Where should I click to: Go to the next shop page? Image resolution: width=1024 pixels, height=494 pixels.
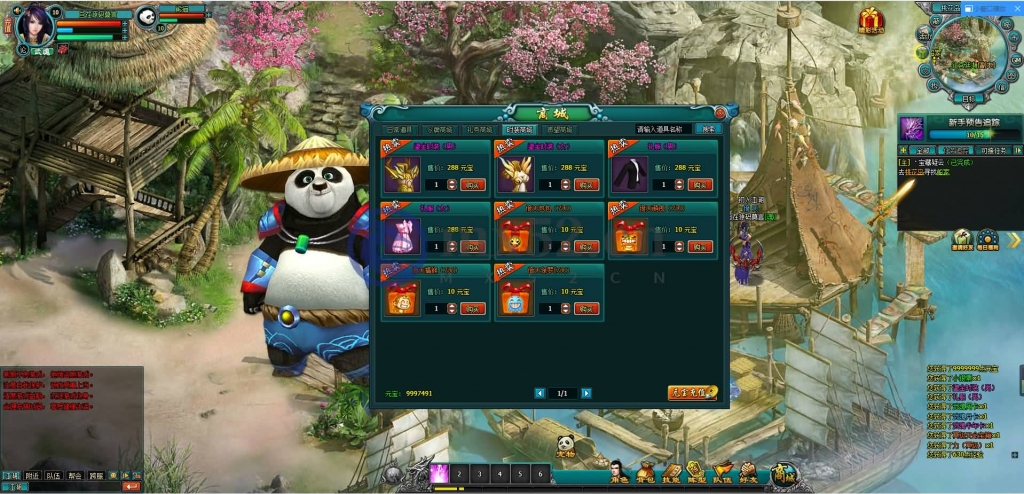(587, 393)
